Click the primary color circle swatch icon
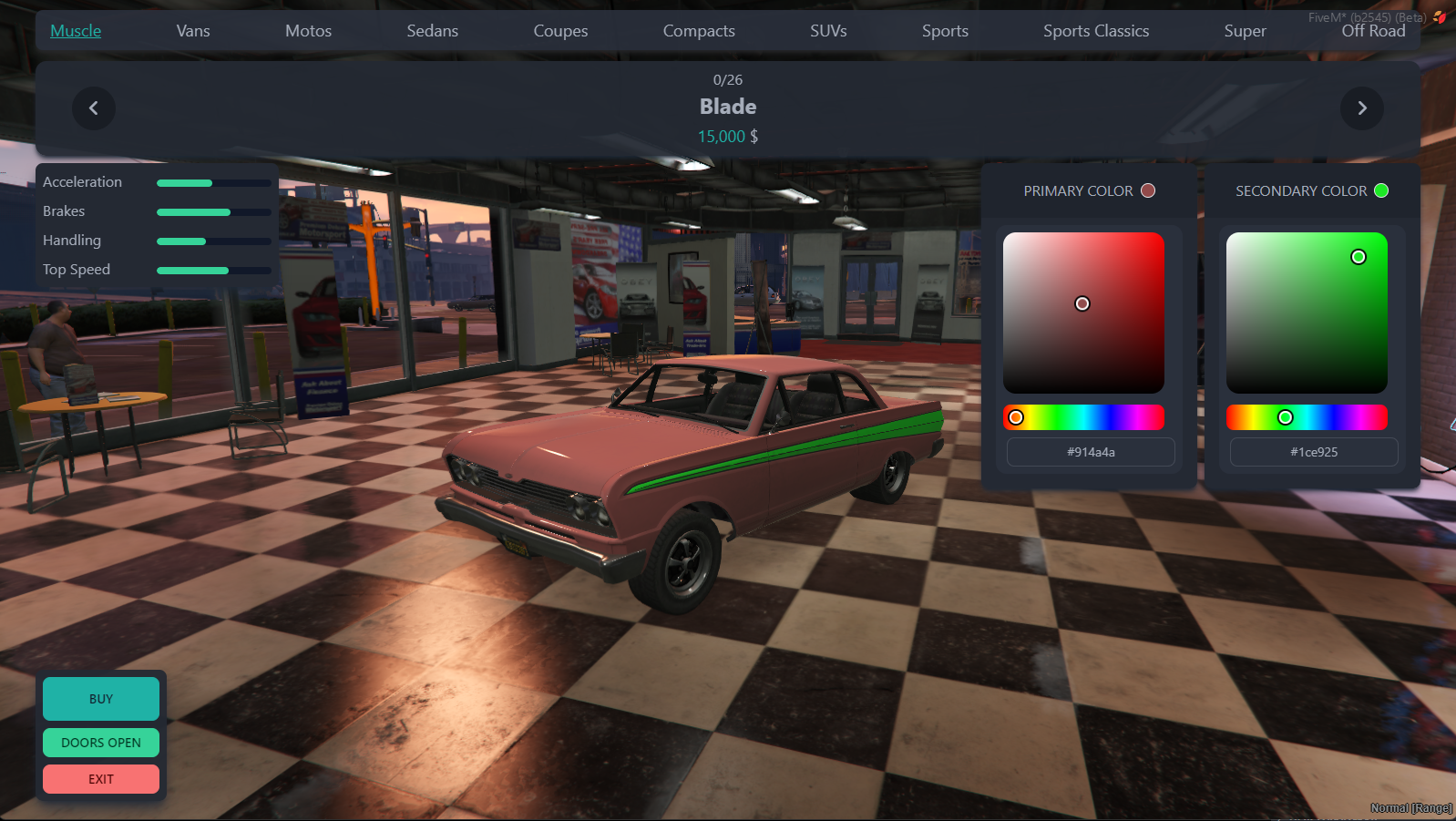Image resolution: width=1456 pixels, height=821 pixels. 1148,190
